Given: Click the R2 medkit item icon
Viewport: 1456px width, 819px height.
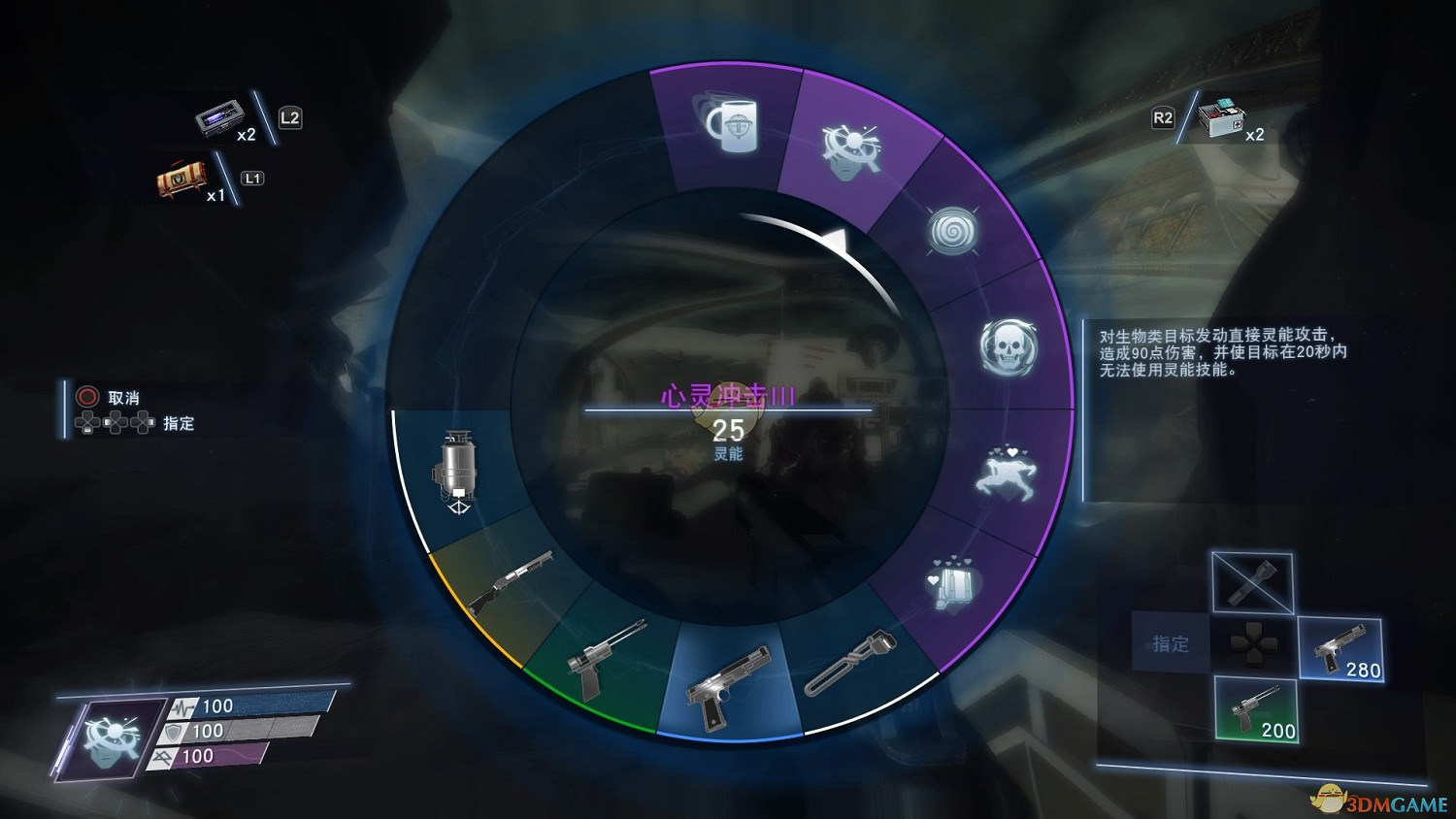Looking at the screenshot, I should (x=1221, y=118).
